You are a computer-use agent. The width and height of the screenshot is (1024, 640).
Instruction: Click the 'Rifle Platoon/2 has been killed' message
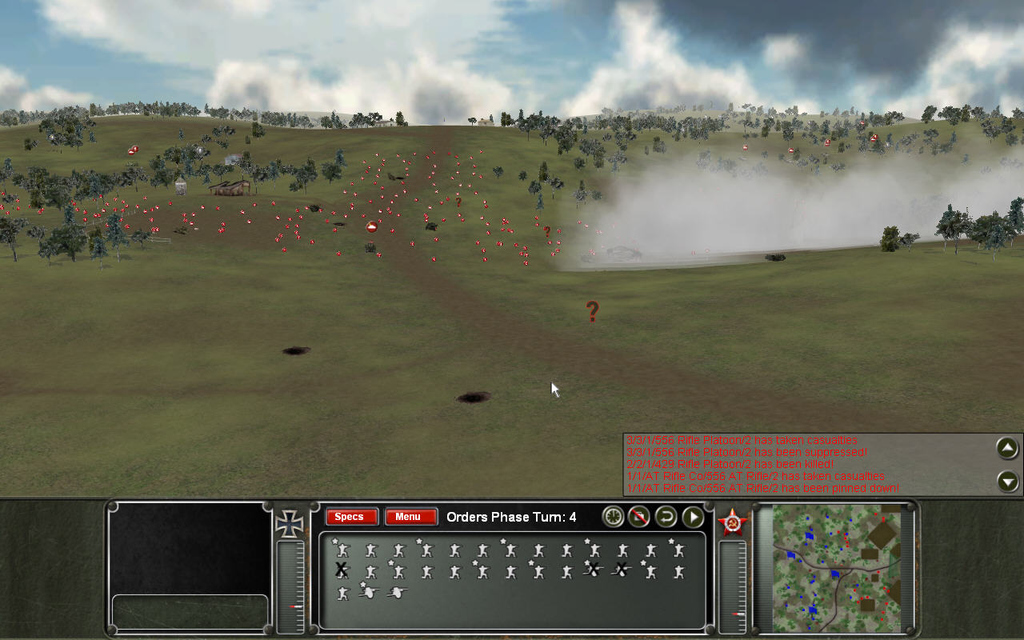point(747,464)
